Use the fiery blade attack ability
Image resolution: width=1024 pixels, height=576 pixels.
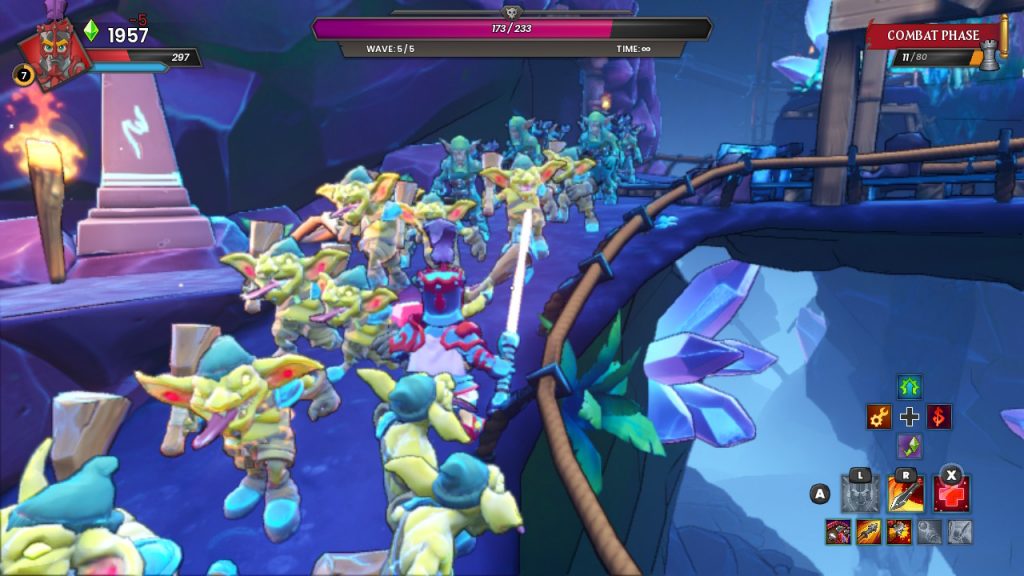906,494
